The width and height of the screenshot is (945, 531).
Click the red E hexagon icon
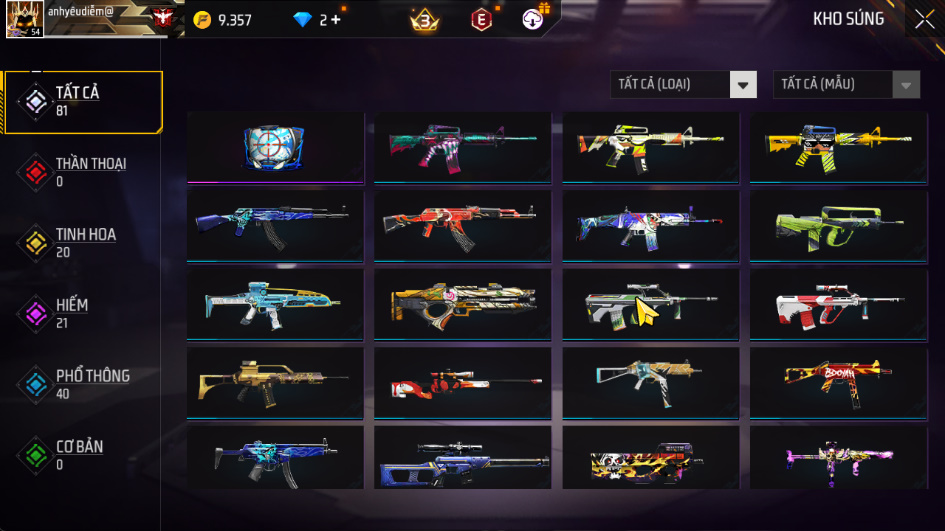tap(481, 19)
